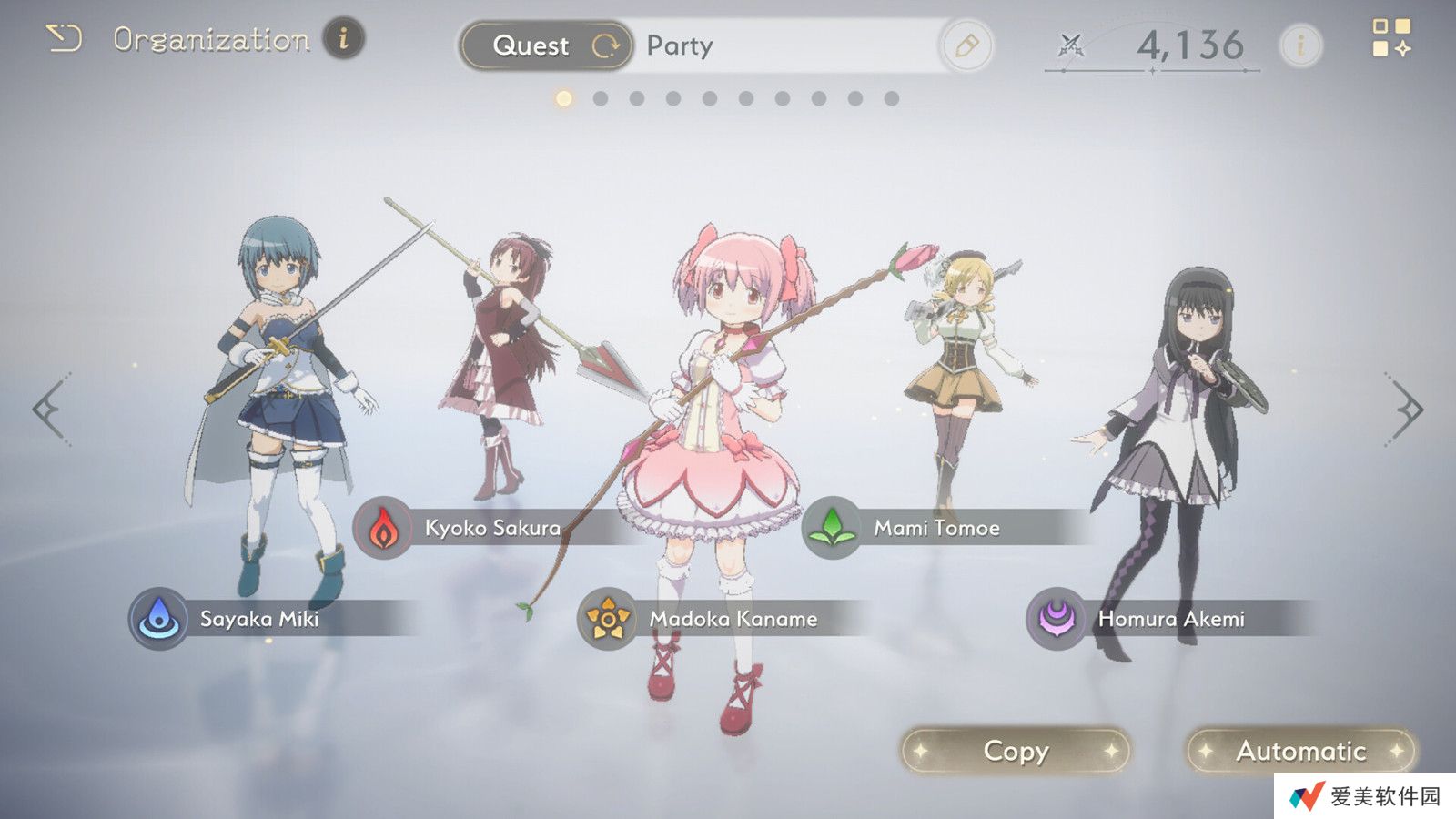Open Organization info icon

(x=344, y=39)
